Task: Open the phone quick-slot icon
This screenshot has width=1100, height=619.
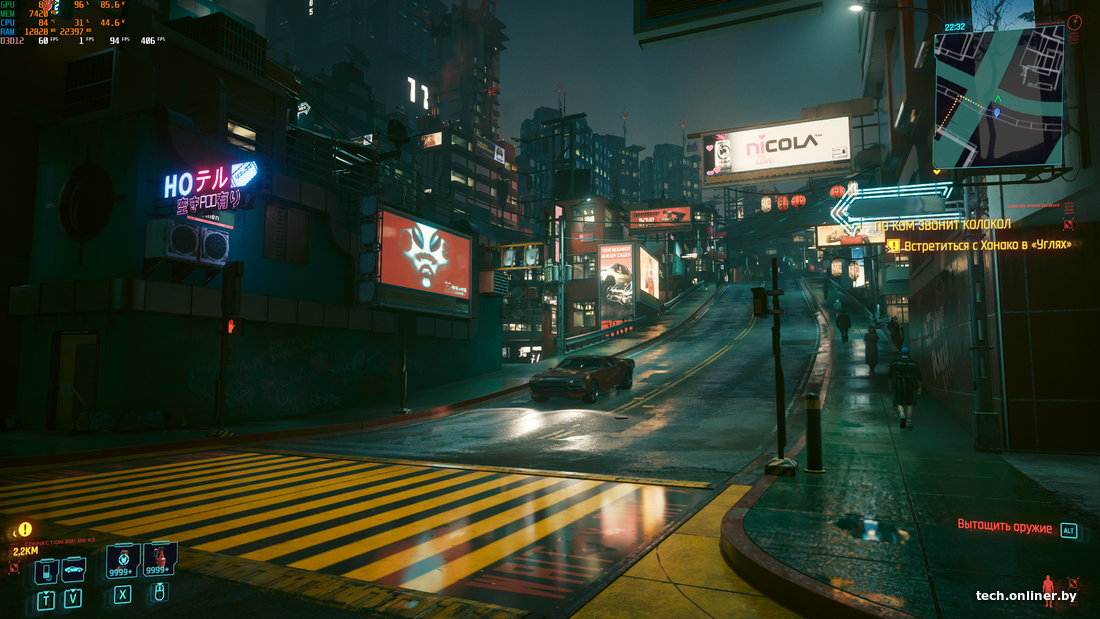Action: 46,570
